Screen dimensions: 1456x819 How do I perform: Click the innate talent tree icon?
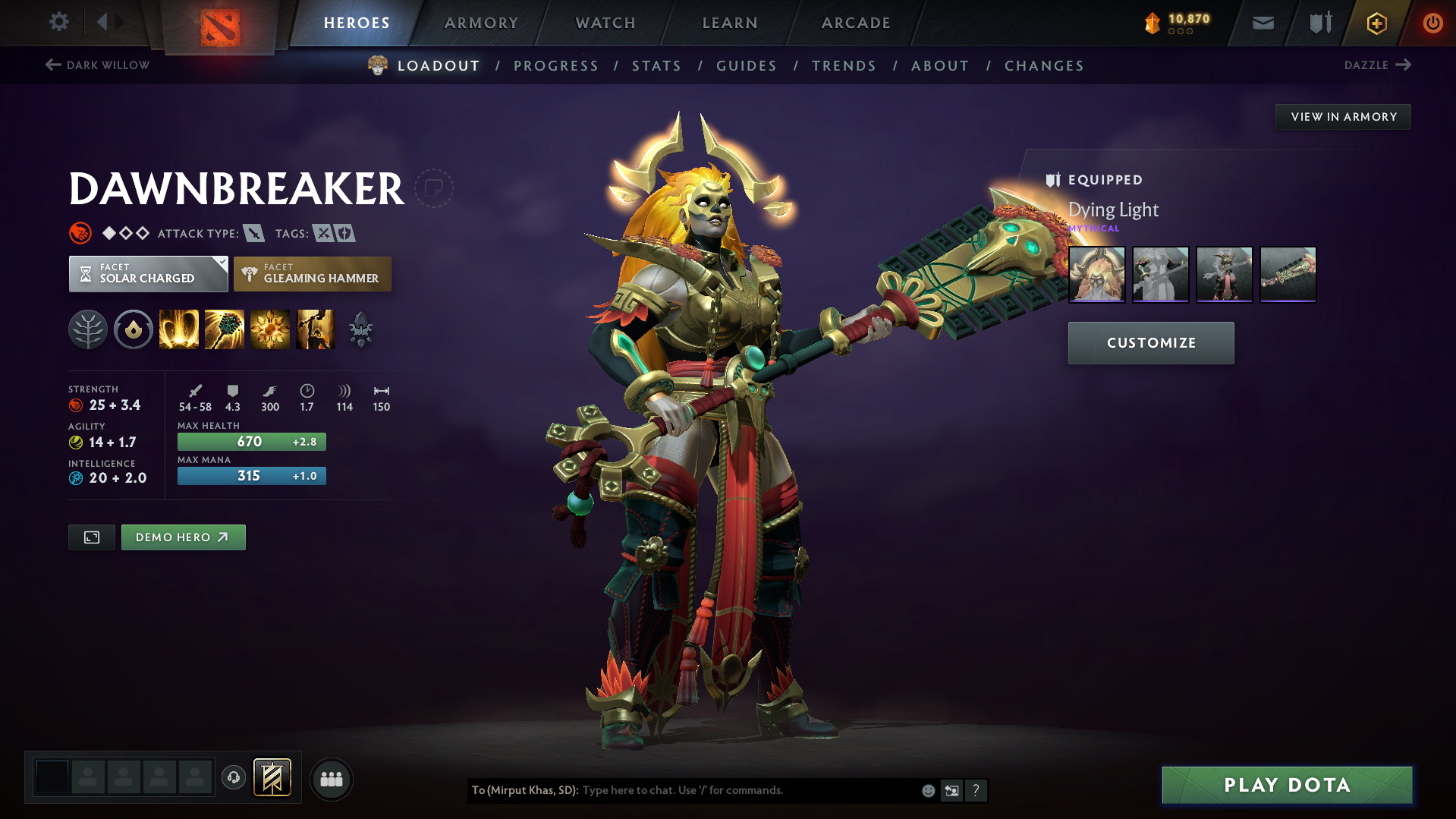coord(88,329)
